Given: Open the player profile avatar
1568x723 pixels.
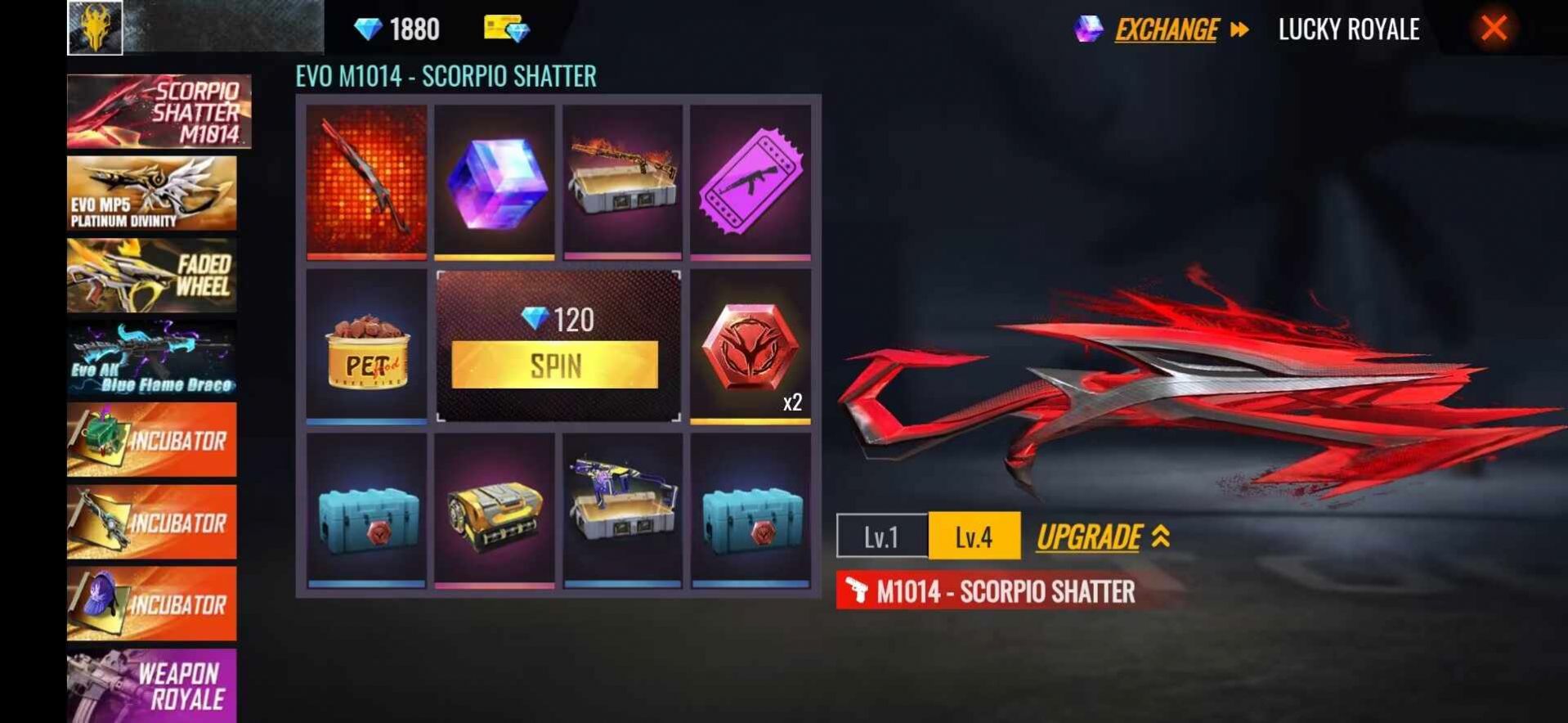Looking at the screenshot, I should tap(95, 28).
